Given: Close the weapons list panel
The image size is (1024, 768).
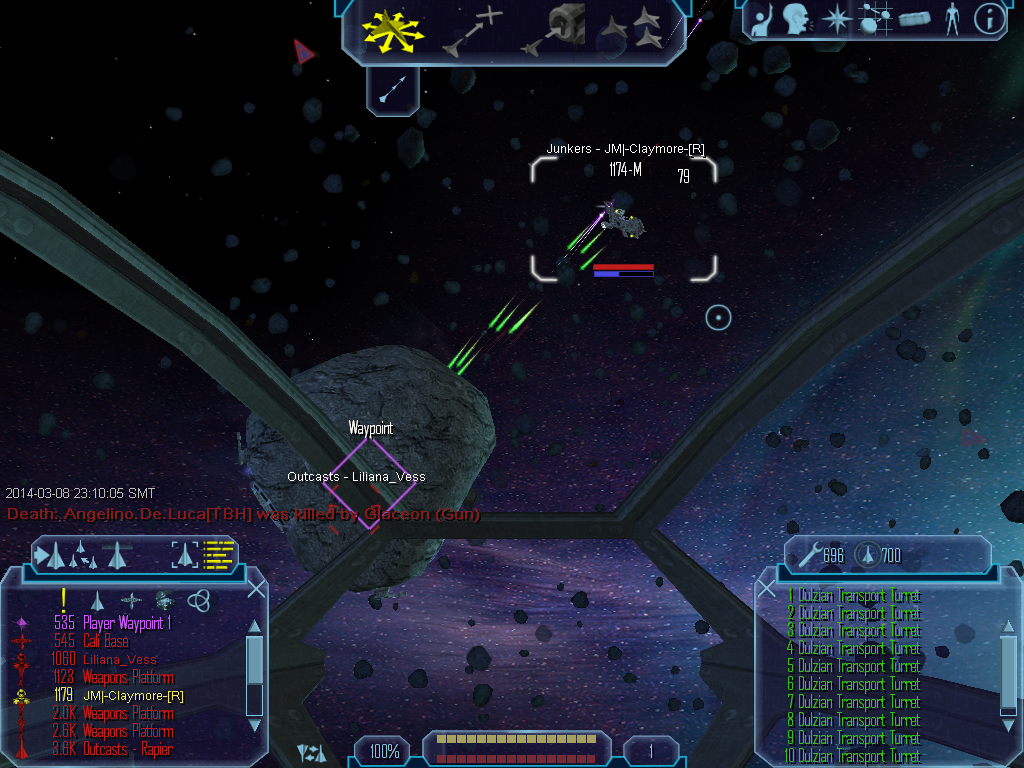Looking at the screenshot, I should click(767, 589).
